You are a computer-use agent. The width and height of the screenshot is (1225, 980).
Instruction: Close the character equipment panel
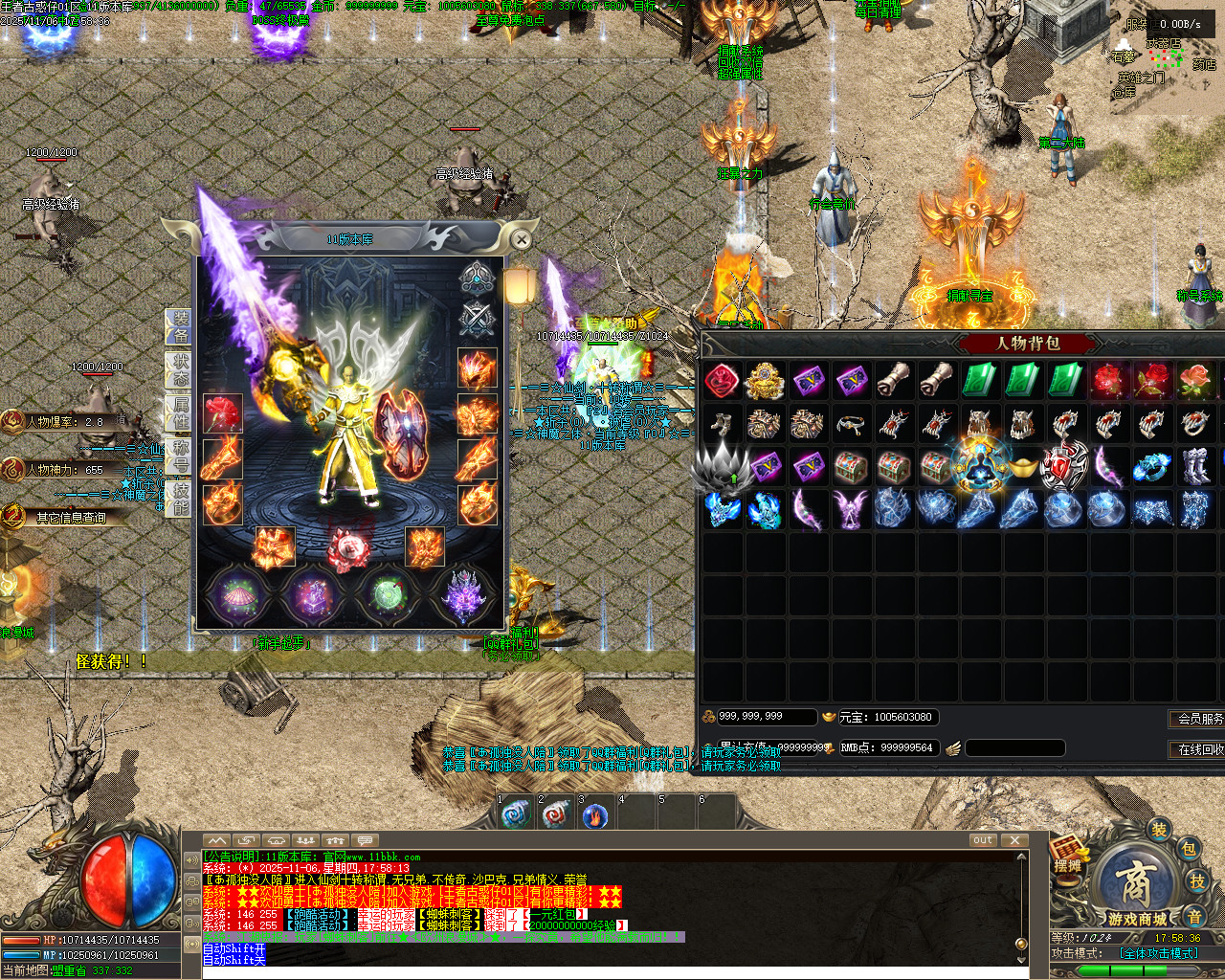[521, 238]
